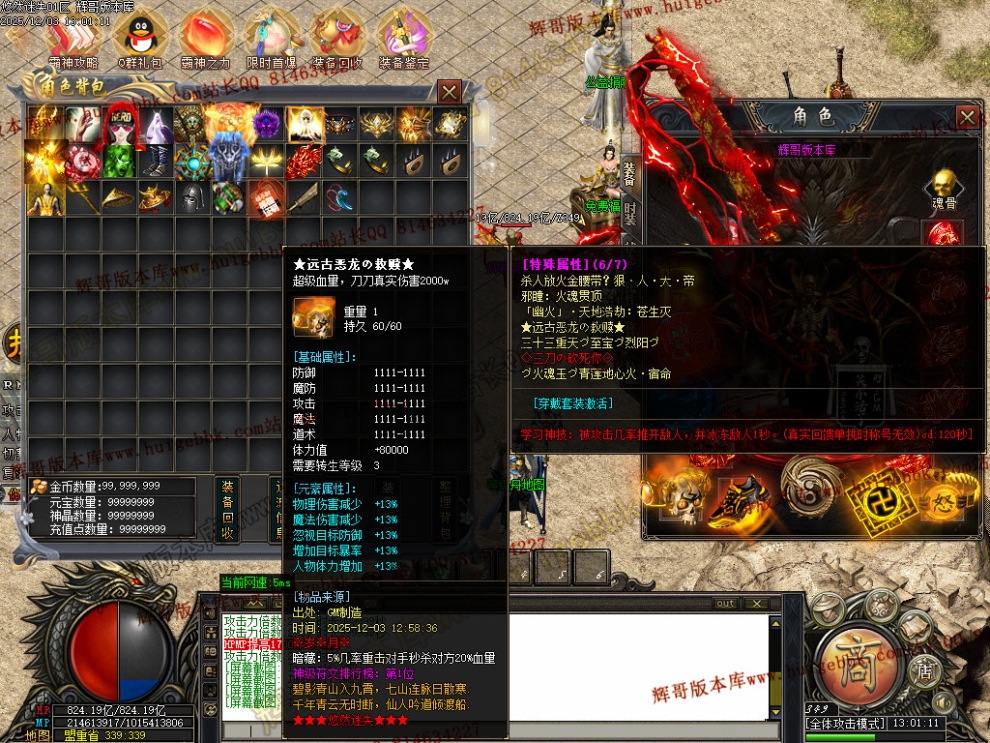990x743 pixels.
Task: Open the 限时首爆 event icon
Action: pyautogui.click(x=270, y=38)
